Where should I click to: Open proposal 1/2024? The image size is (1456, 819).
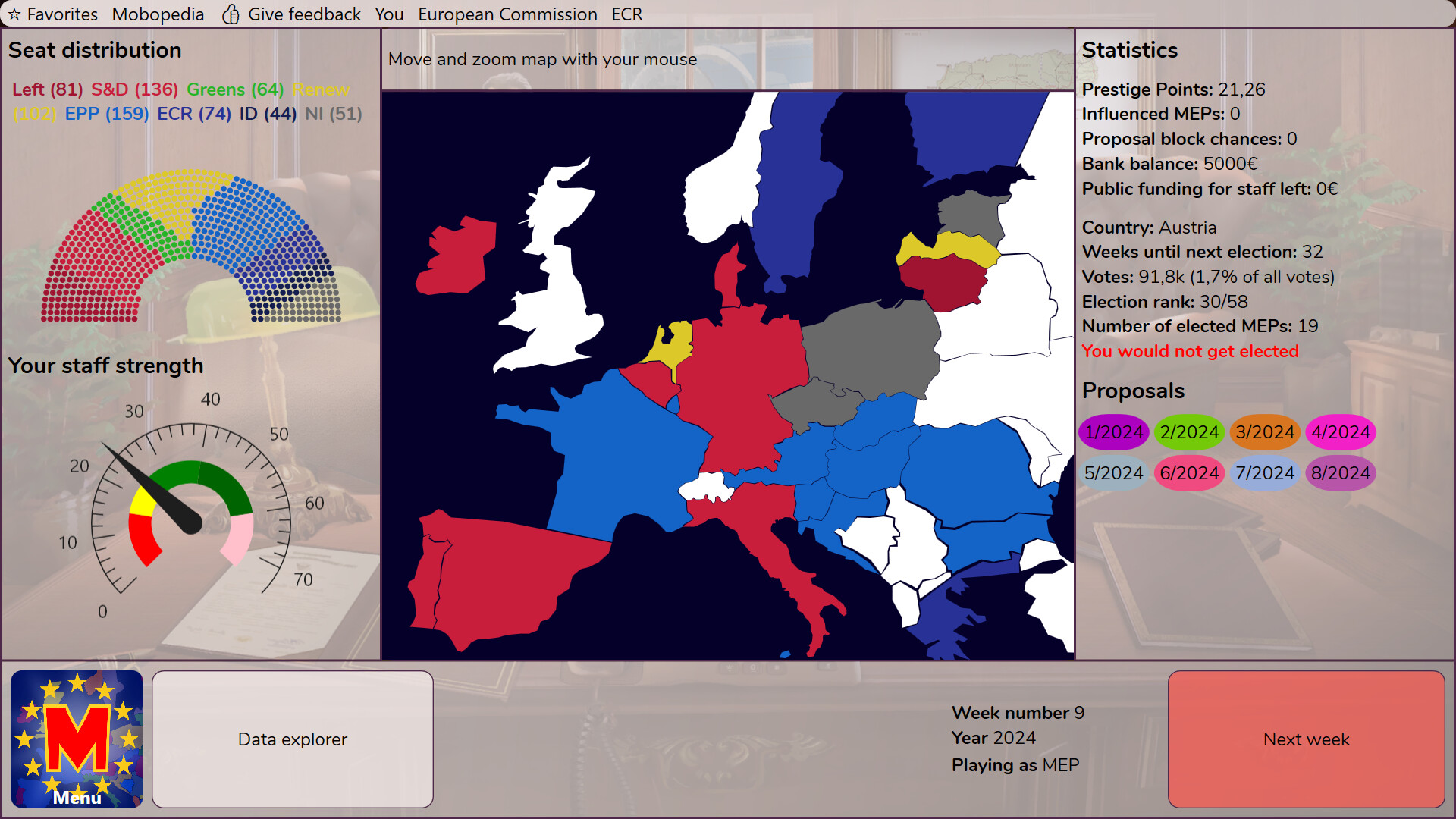point(1113,432)
